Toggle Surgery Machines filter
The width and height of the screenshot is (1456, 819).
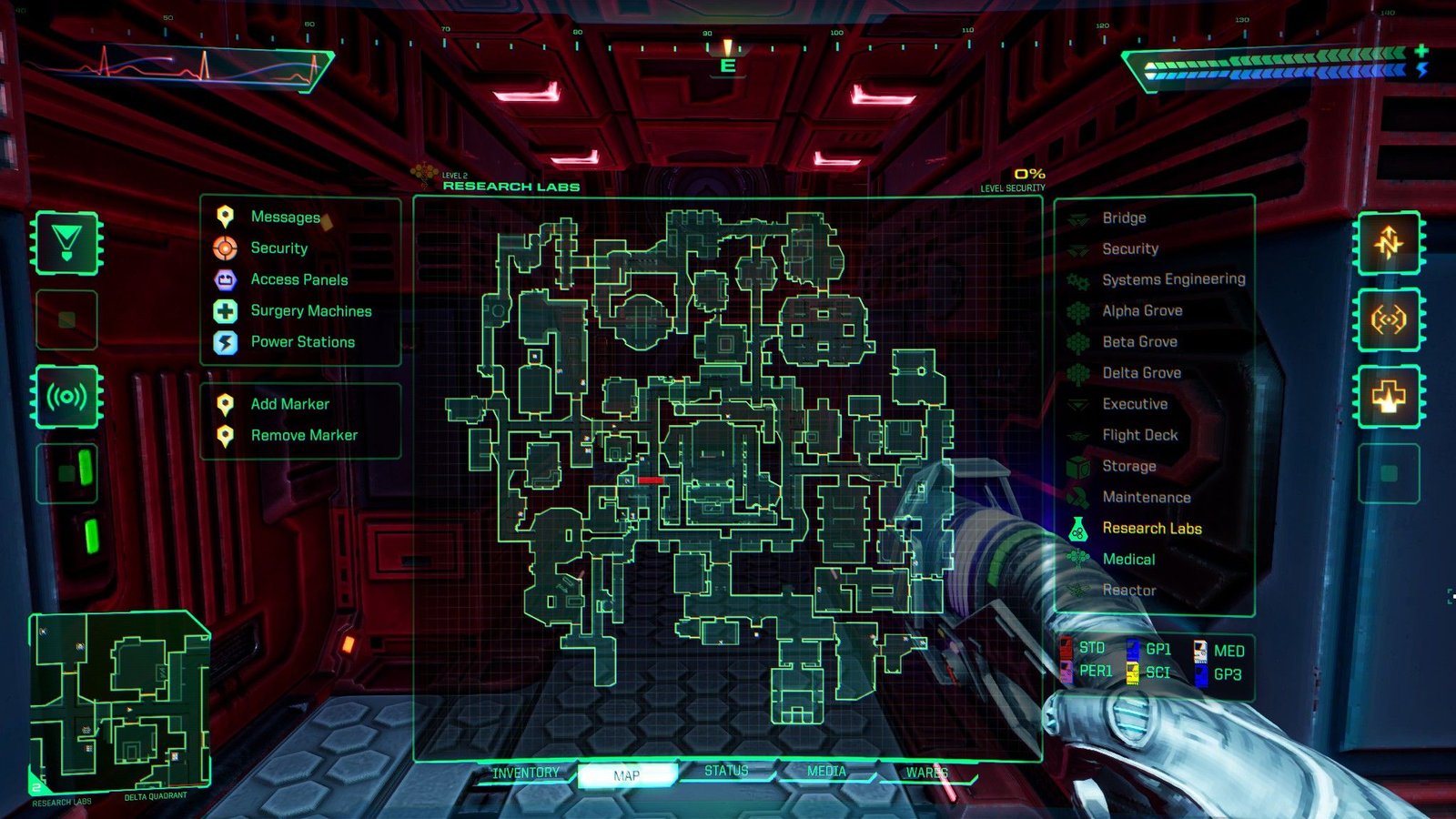(310, 311)
